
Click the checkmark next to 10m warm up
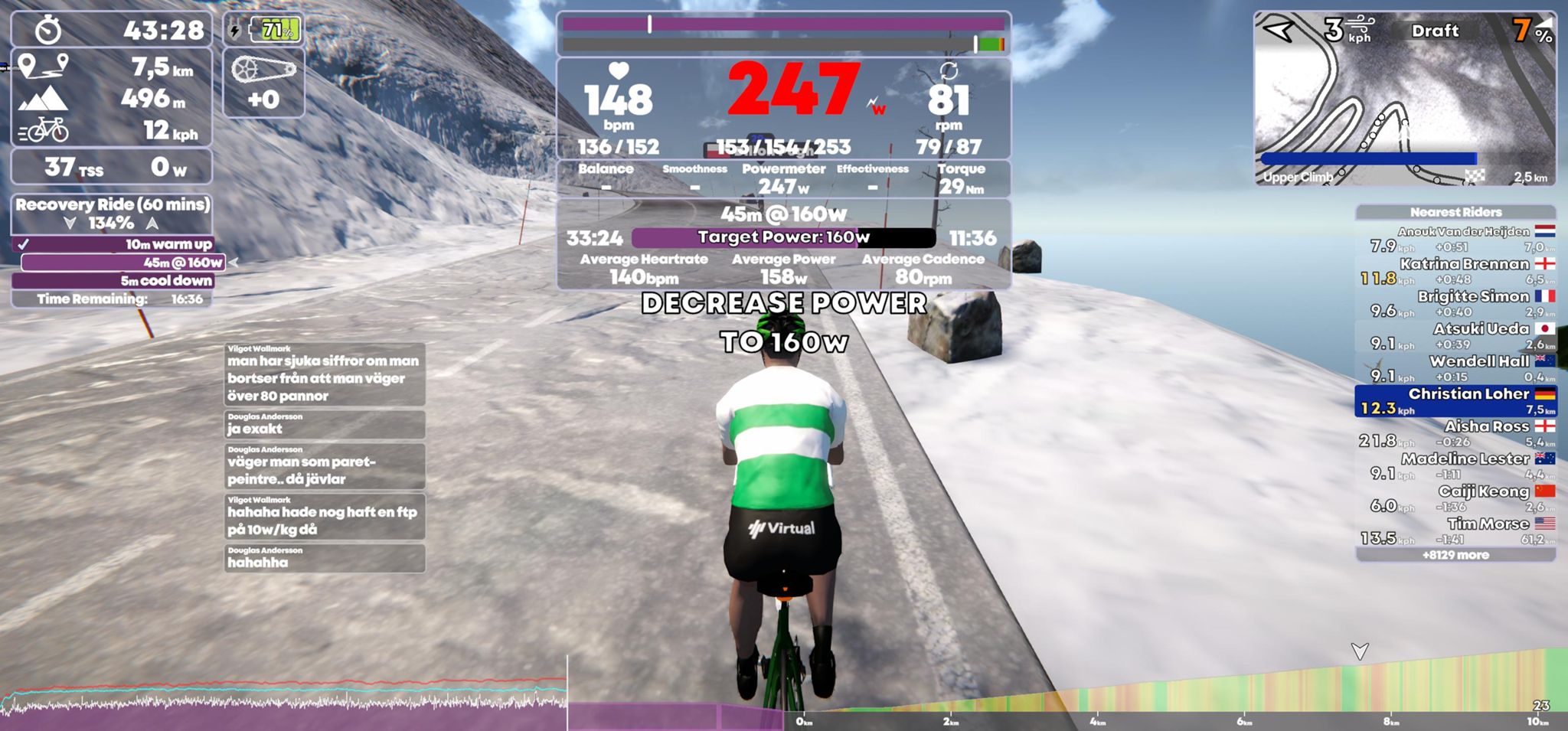click(x=24, y=243)
